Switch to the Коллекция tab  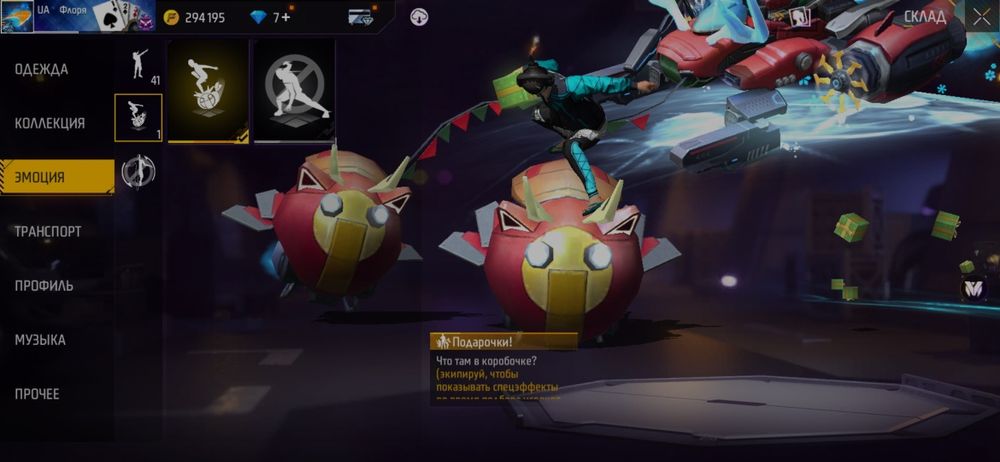point(50,123)
